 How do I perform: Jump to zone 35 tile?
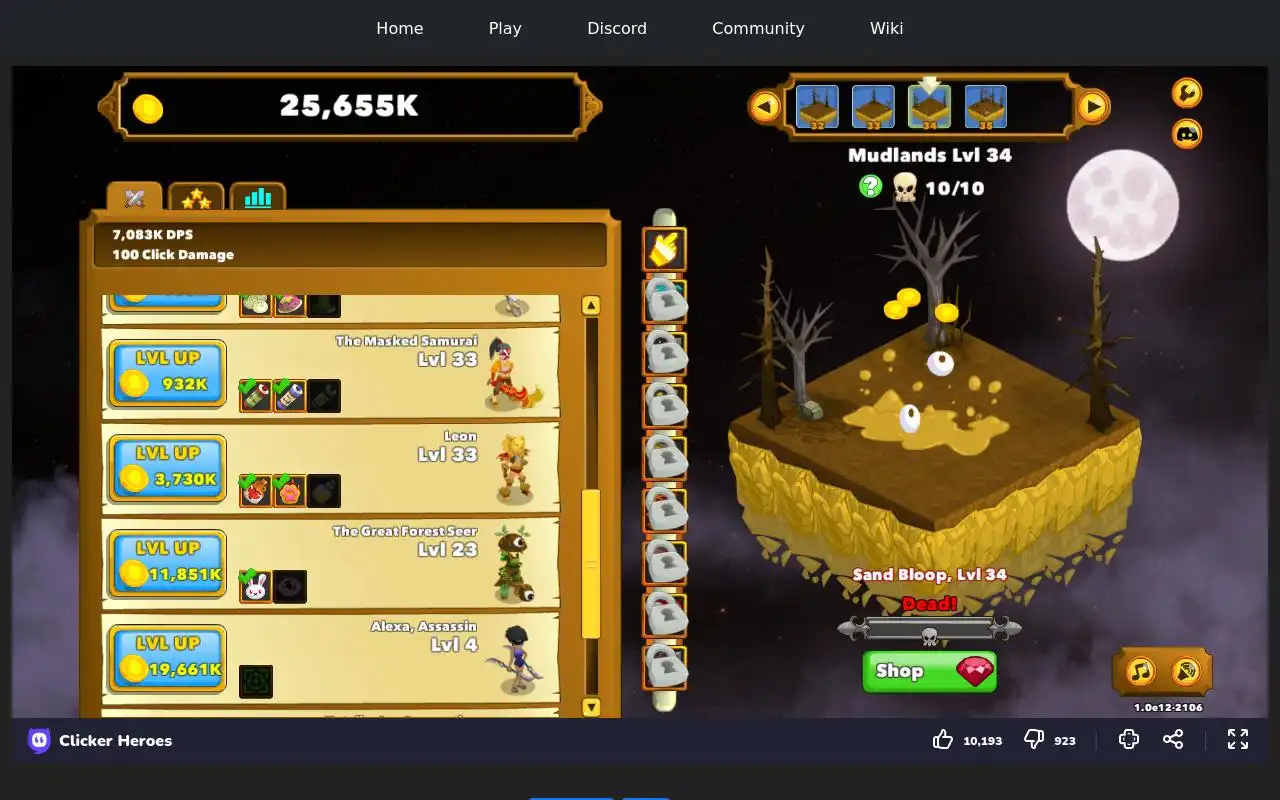[x=986, y=107]
